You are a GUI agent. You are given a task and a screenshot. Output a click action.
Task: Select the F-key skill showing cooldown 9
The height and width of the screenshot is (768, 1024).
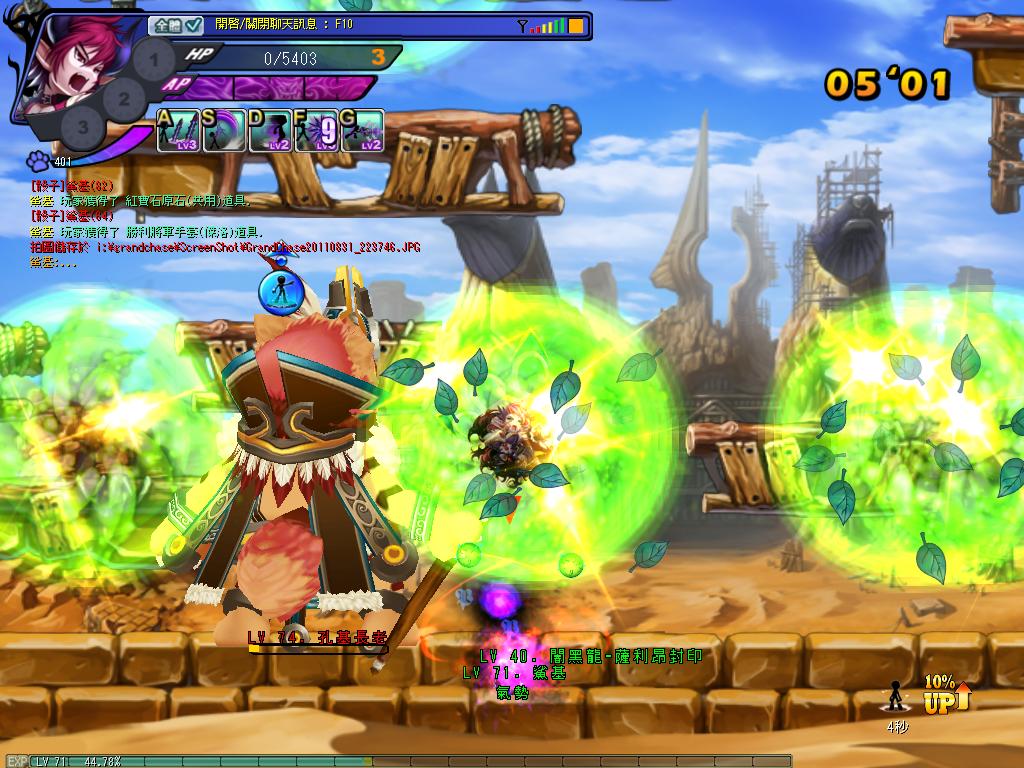pos(317,131)
